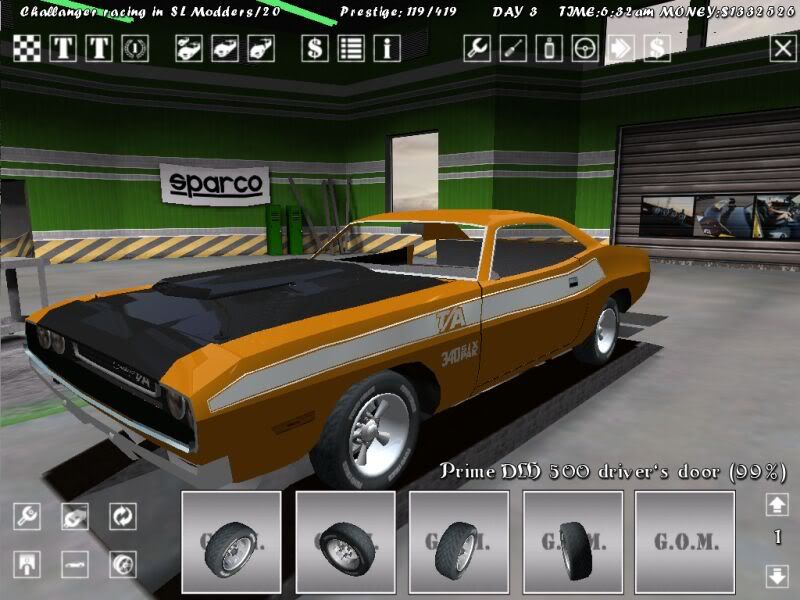The width and height of the screenshot is (800, 600).
Task: Click the arrow tag icon in the top bar
Action: tap(621, 48)
